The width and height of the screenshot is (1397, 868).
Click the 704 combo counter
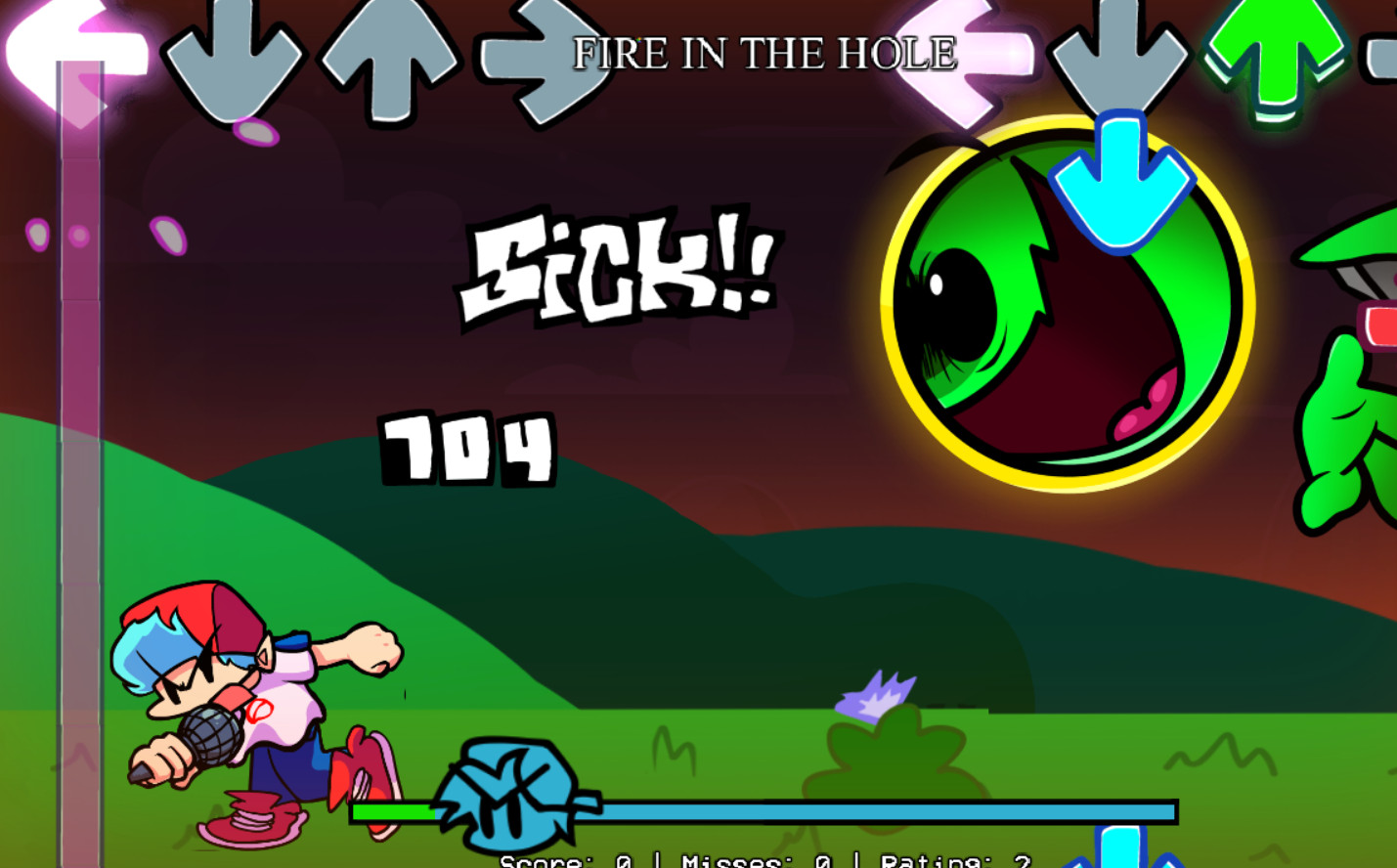pyautogui.click(x=467, y=448)
